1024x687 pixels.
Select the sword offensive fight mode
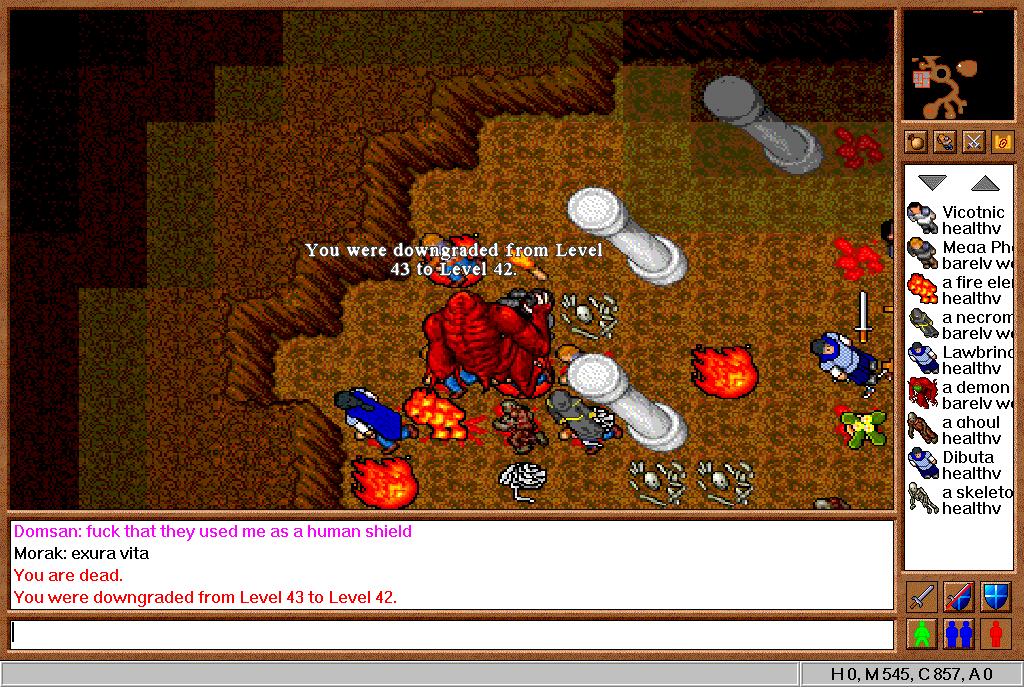click(921, 597)
